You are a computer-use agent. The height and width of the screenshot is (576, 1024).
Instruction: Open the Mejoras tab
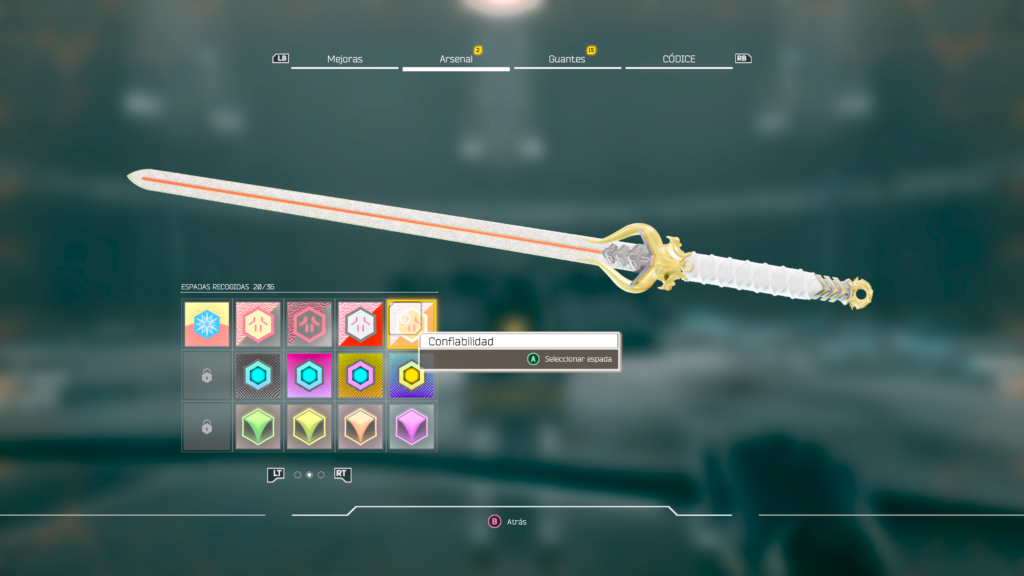tap(345, 59)
